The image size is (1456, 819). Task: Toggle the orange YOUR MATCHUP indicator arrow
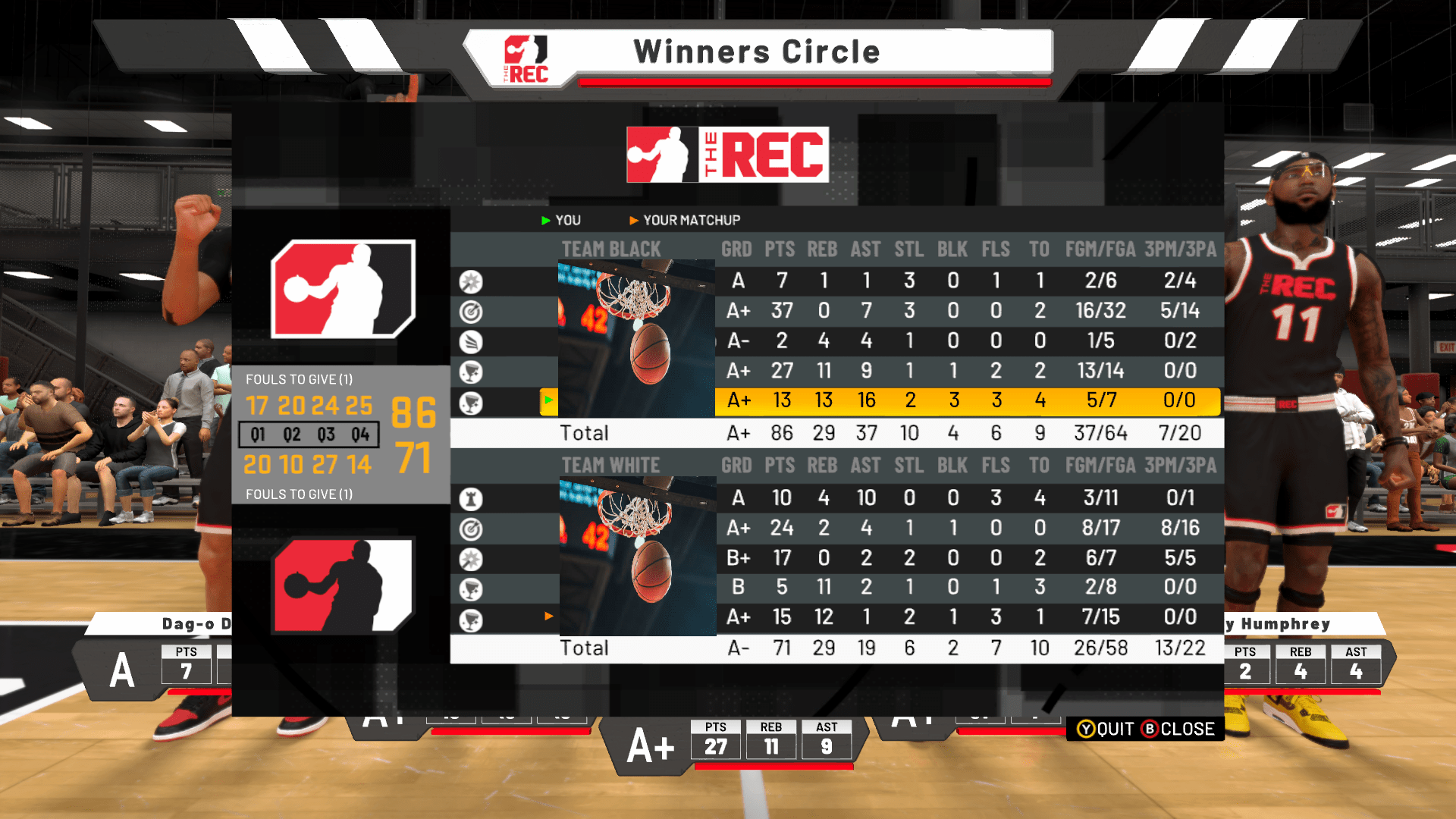coord(634,220)
